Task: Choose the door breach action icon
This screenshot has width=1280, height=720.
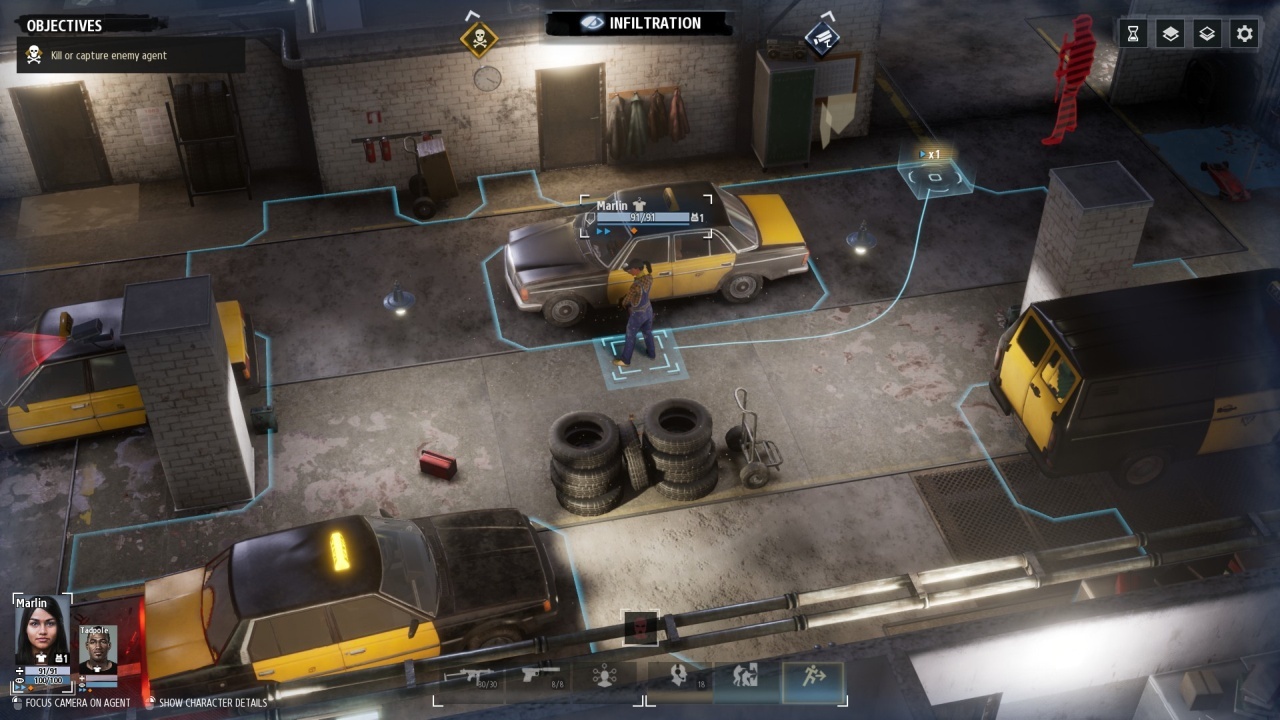Action: click(x=745, y=676)
